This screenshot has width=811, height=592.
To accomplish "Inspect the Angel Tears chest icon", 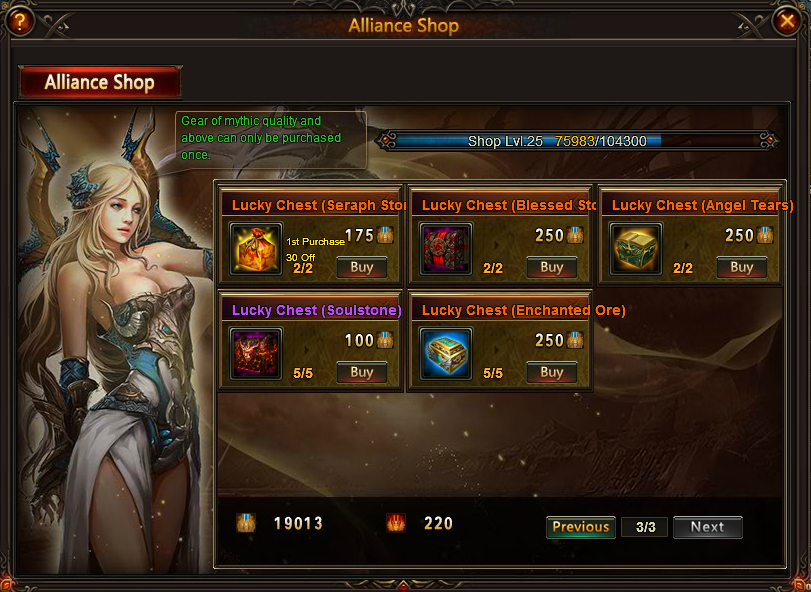I will click(x=636, y=248).
